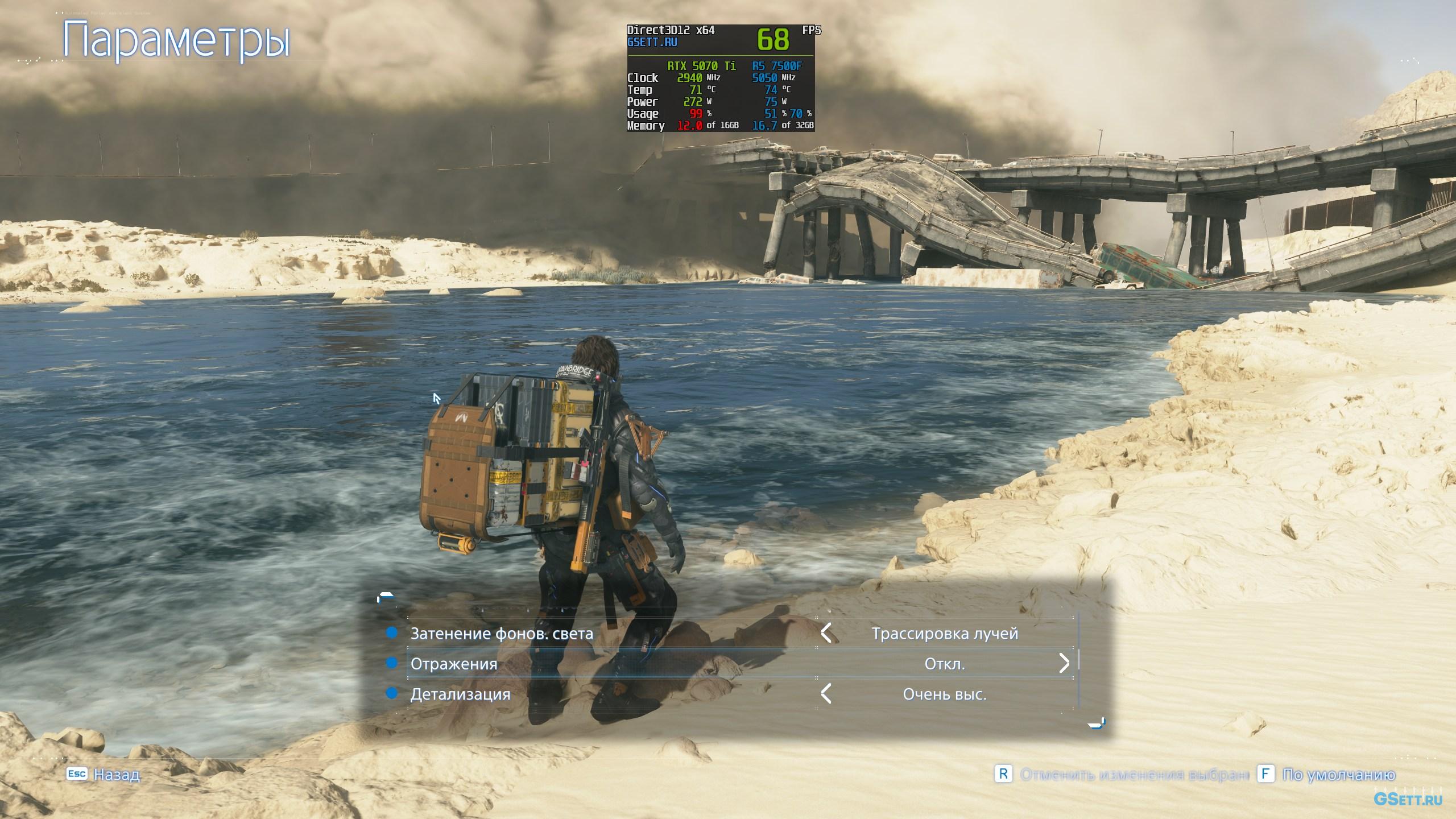Click left arrow beside Очень выс. detail value
Image resolution: width=1456 pixels, height=819 pixels.
pyautogui.click(x=826, y=694)
